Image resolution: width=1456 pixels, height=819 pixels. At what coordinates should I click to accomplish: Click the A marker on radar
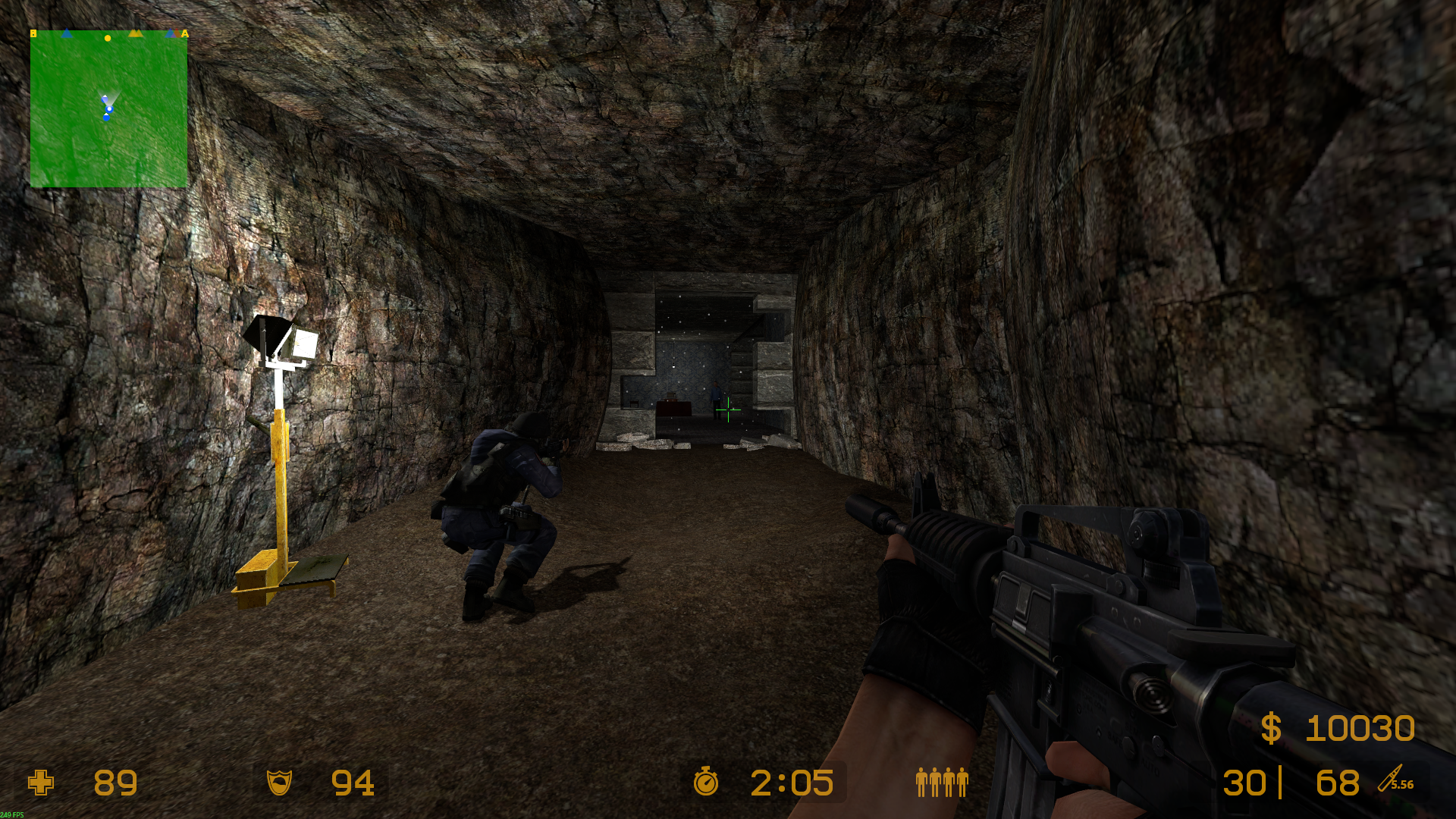click(184, 33)
